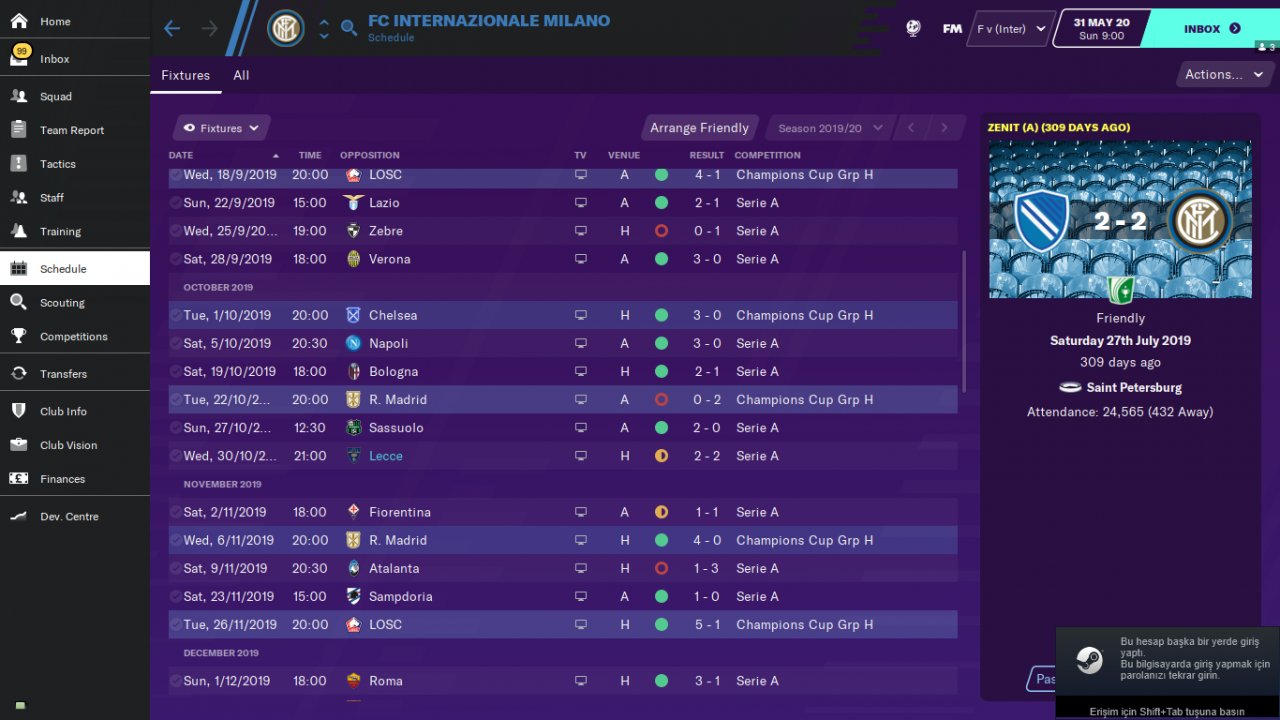Select the Chelsea fixture row

coord(562,315)
